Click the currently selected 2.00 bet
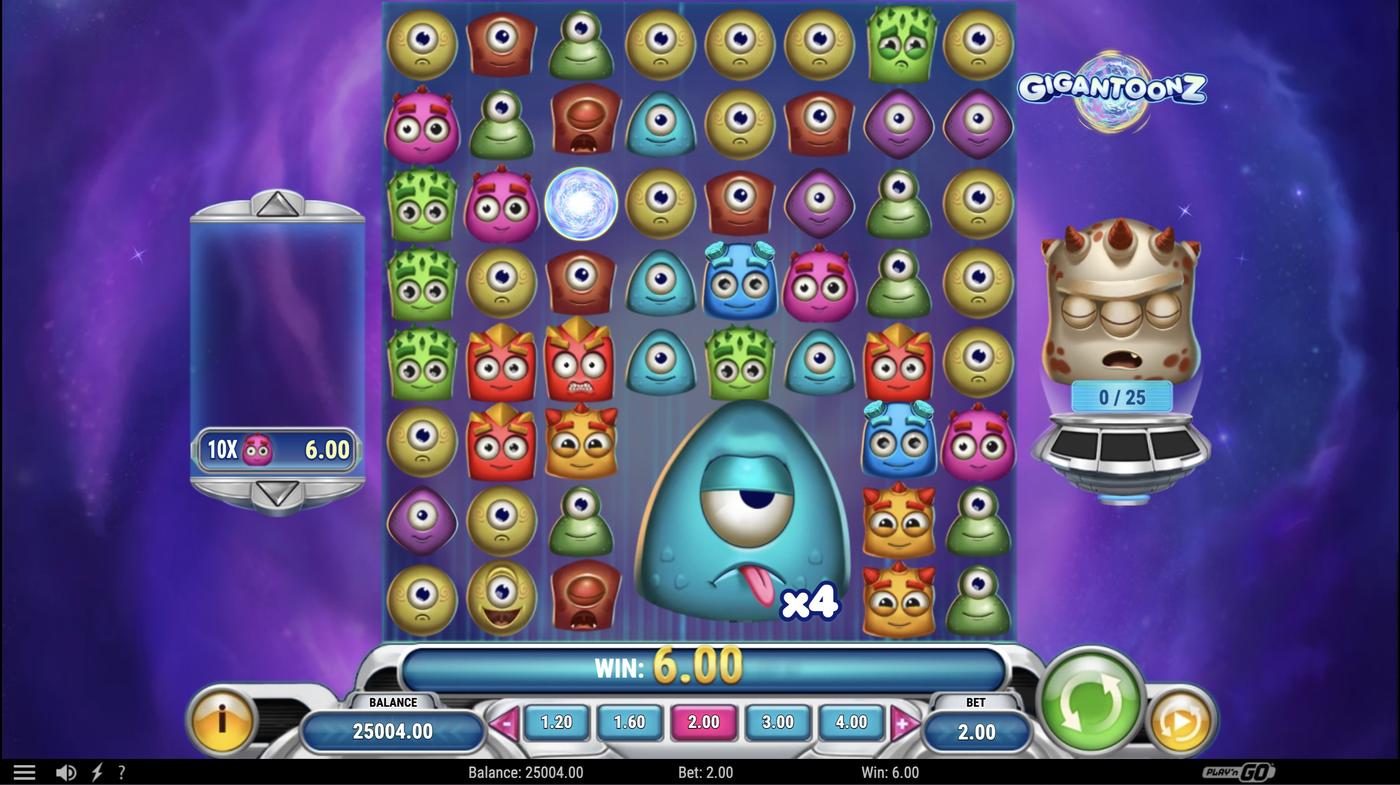The width and height of the screenshot is (1400, 785). coord(703,721)
